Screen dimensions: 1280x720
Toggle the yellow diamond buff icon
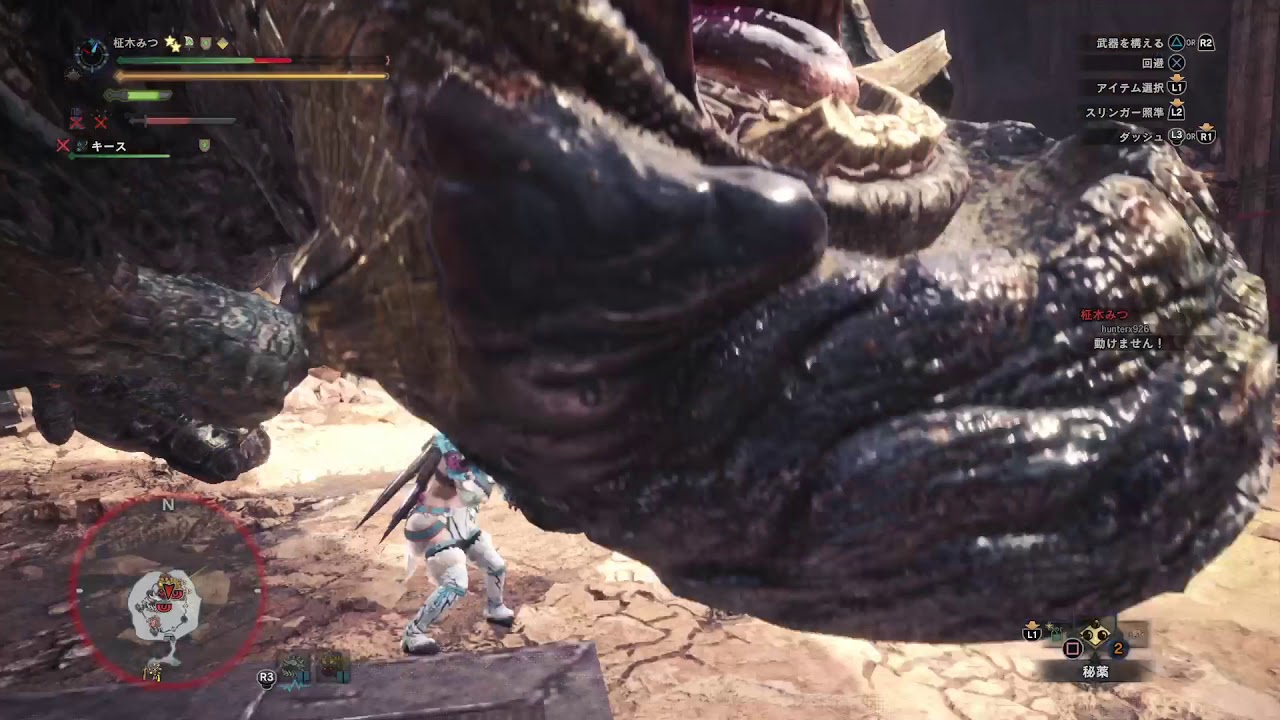[223, 42]
